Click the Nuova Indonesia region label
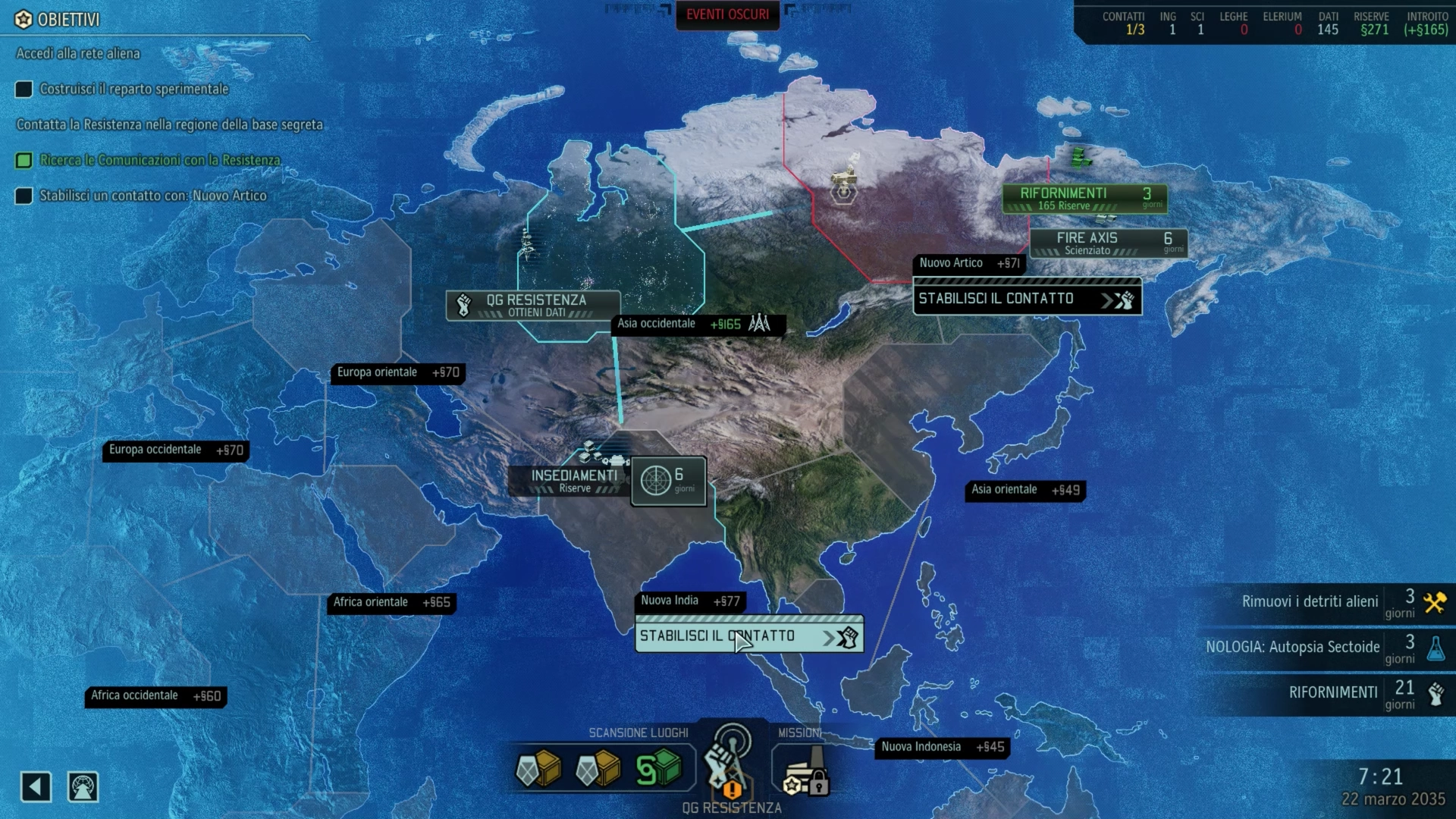The image size is (1456, 819). point(942,748)
